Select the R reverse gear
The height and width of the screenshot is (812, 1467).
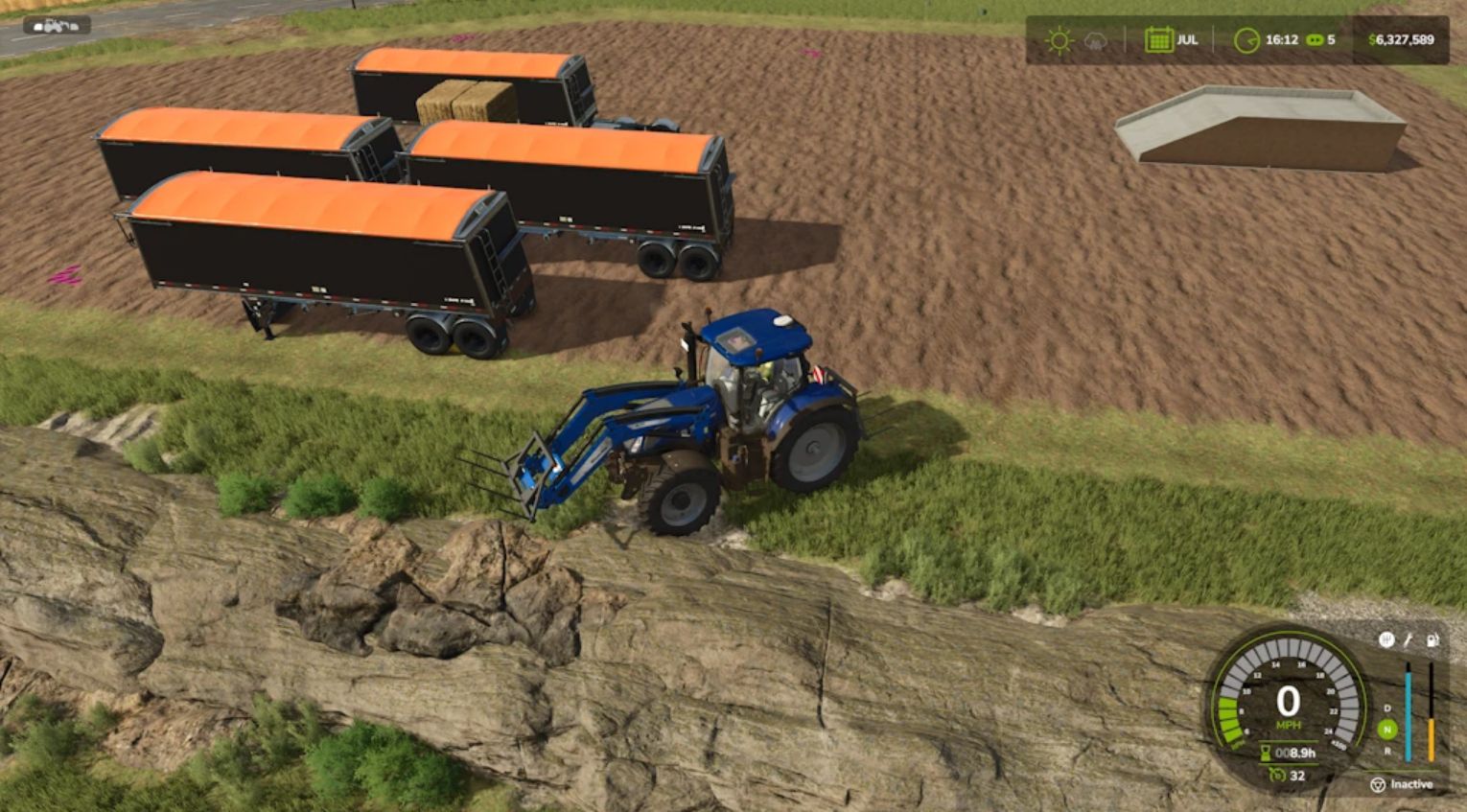pyautogui.click(x=1386, y=751)
